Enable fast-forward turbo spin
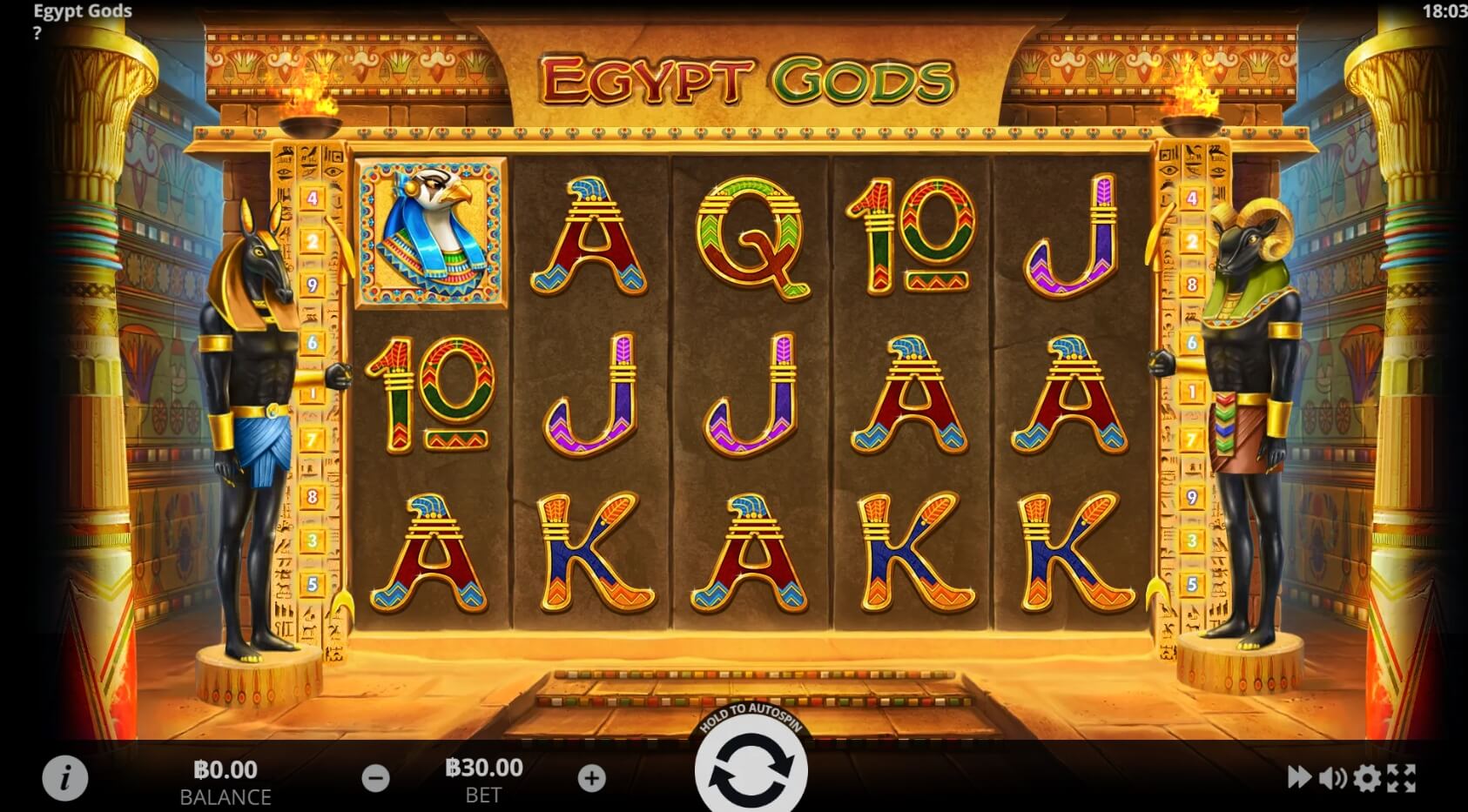Viewport: 1468px width, 812px height. 1299,777
